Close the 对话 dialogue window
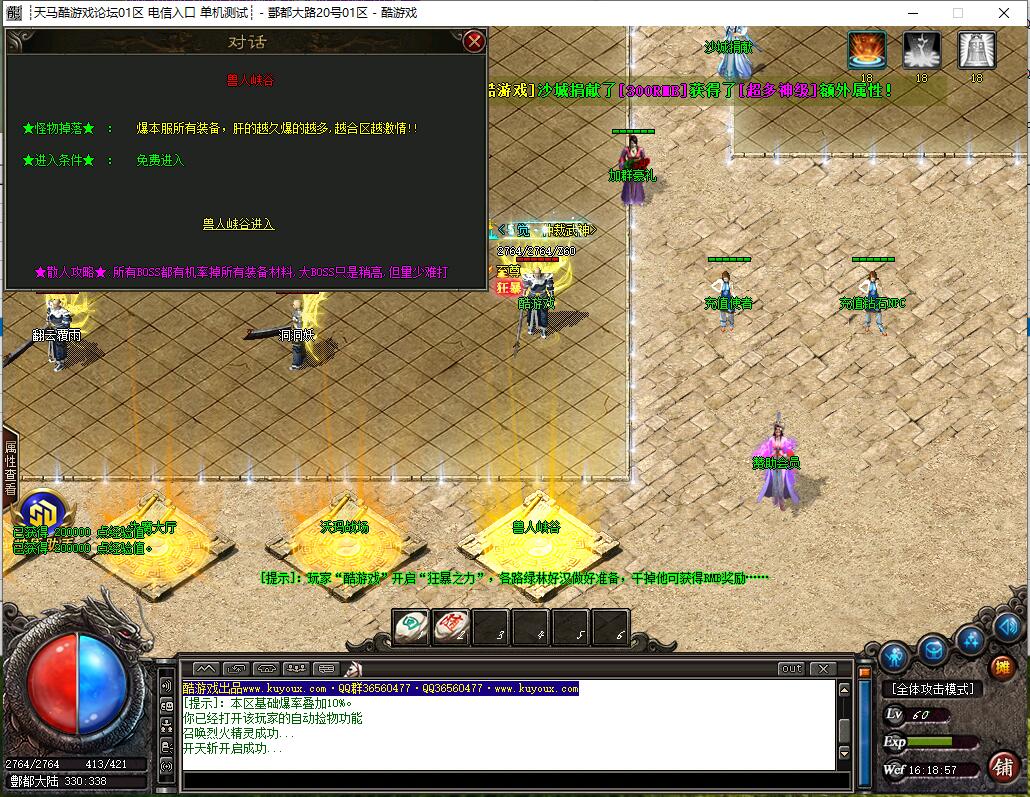Viewport: 1030px width, 797px height. coord(475,41)
